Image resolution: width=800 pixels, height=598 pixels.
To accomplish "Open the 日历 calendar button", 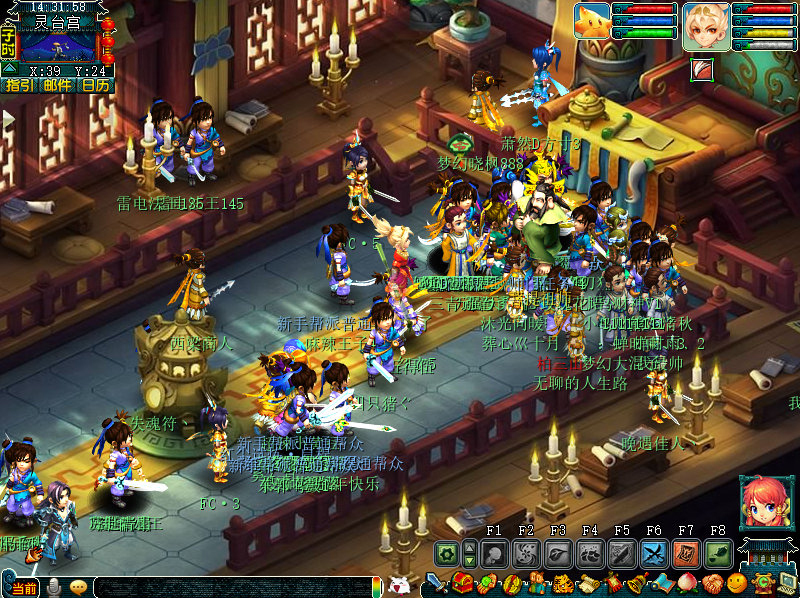I will pos(96,86).
